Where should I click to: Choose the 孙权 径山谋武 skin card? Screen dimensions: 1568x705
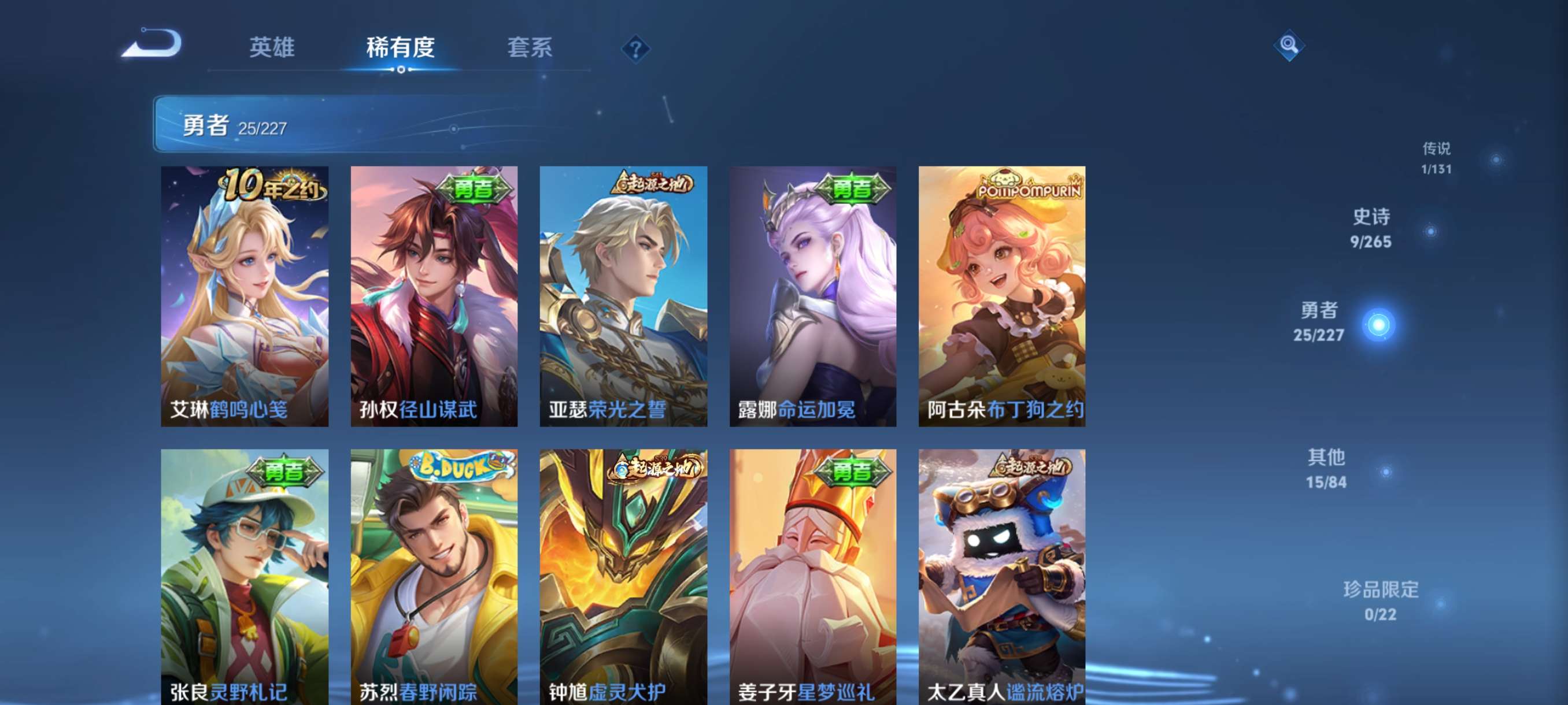[x=434, y=296]
